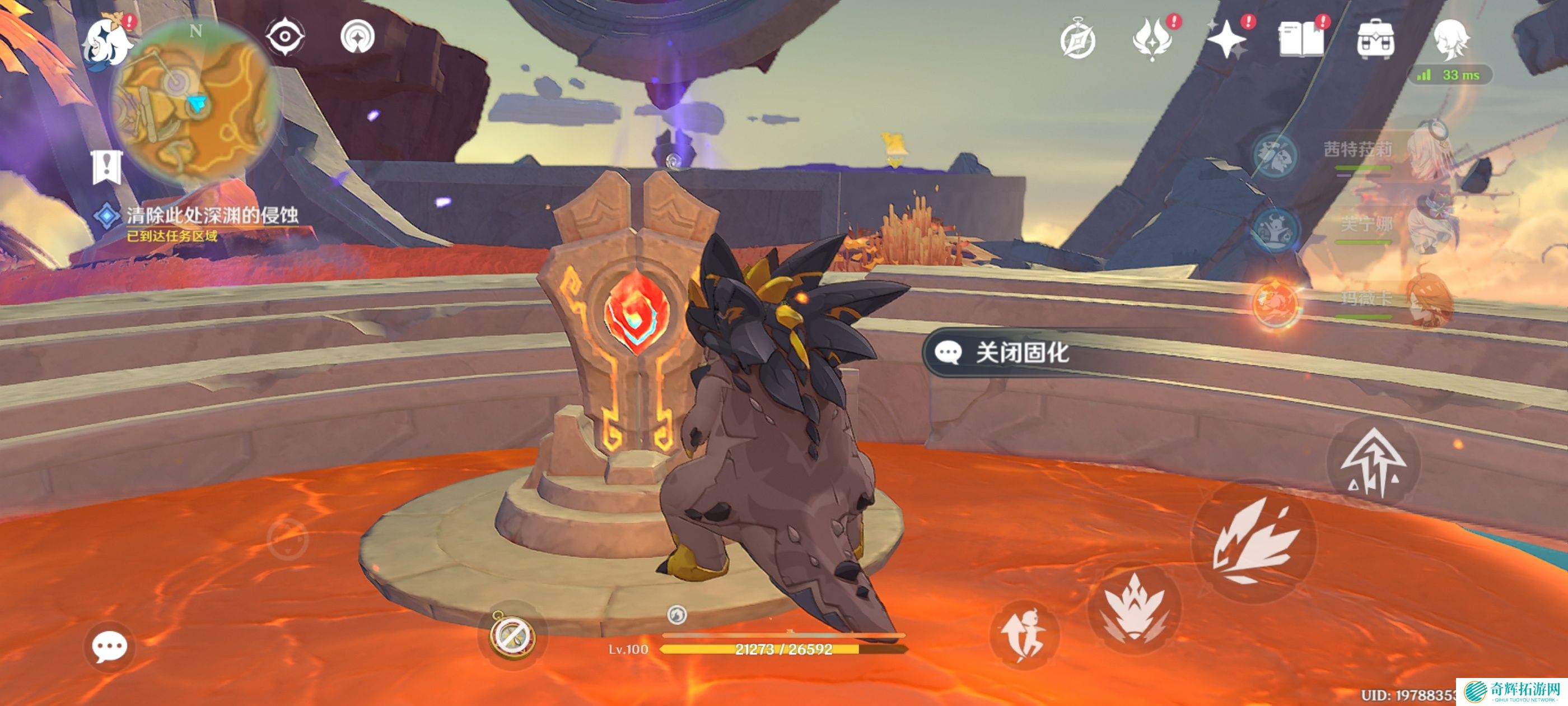Open the character profile head icon

pos(1450,40)
